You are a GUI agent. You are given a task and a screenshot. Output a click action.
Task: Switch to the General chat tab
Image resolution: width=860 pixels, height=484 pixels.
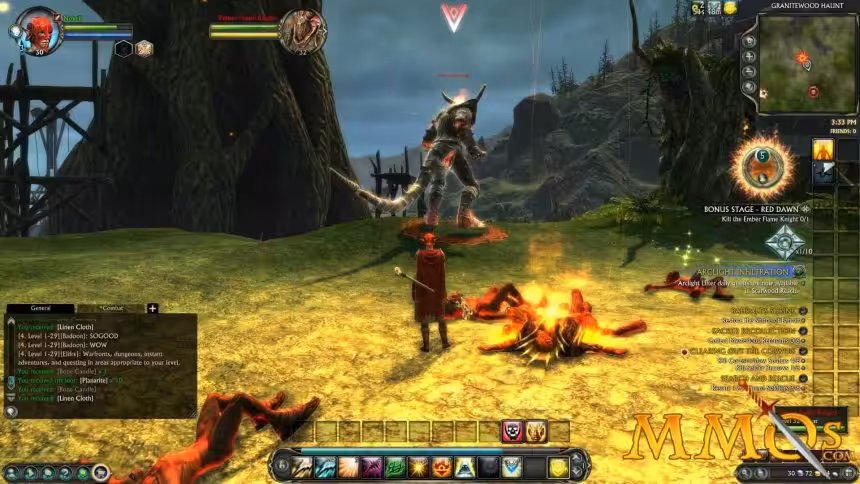[x=40, y=309]
